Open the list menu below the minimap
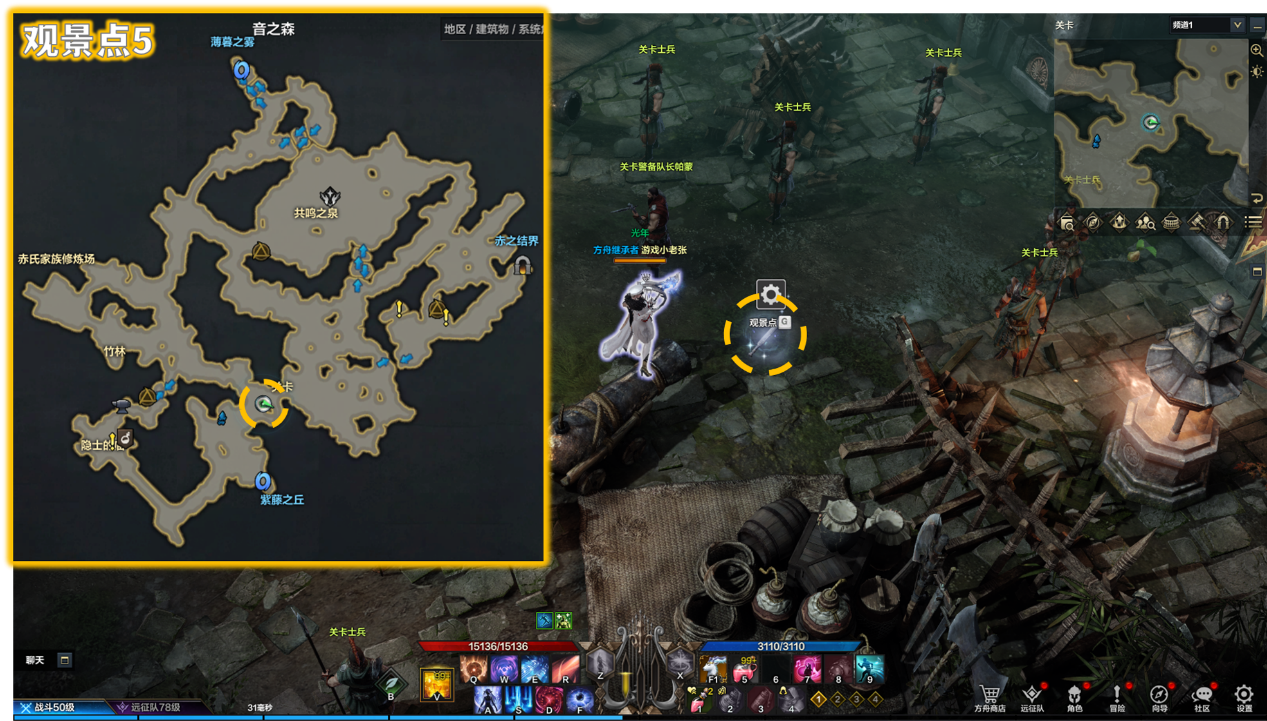Viewport: 1267px width, 721px height. tap(1252, 222)
